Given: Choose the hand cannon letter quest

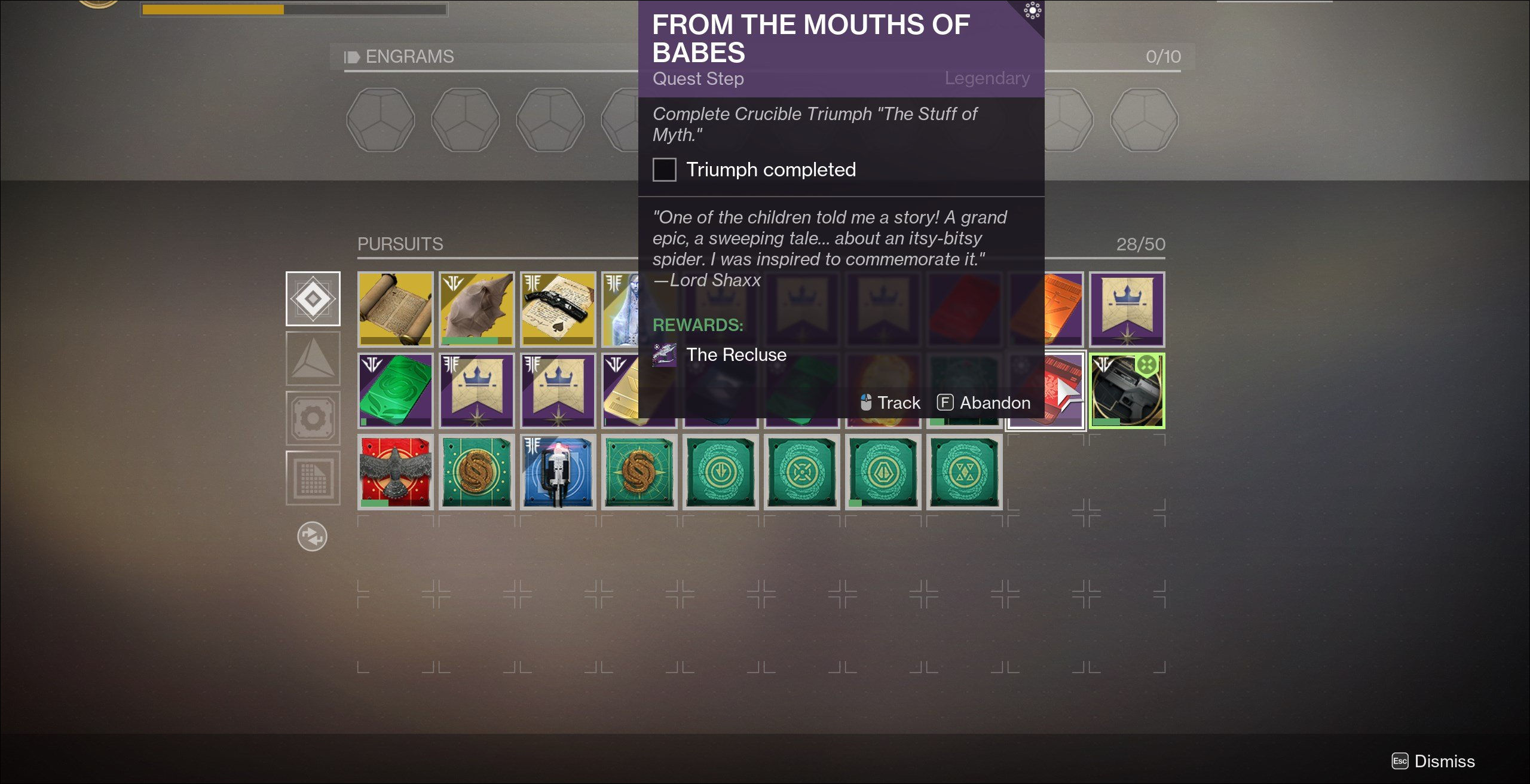Looking at the screenshot, I should coord(558,309).
